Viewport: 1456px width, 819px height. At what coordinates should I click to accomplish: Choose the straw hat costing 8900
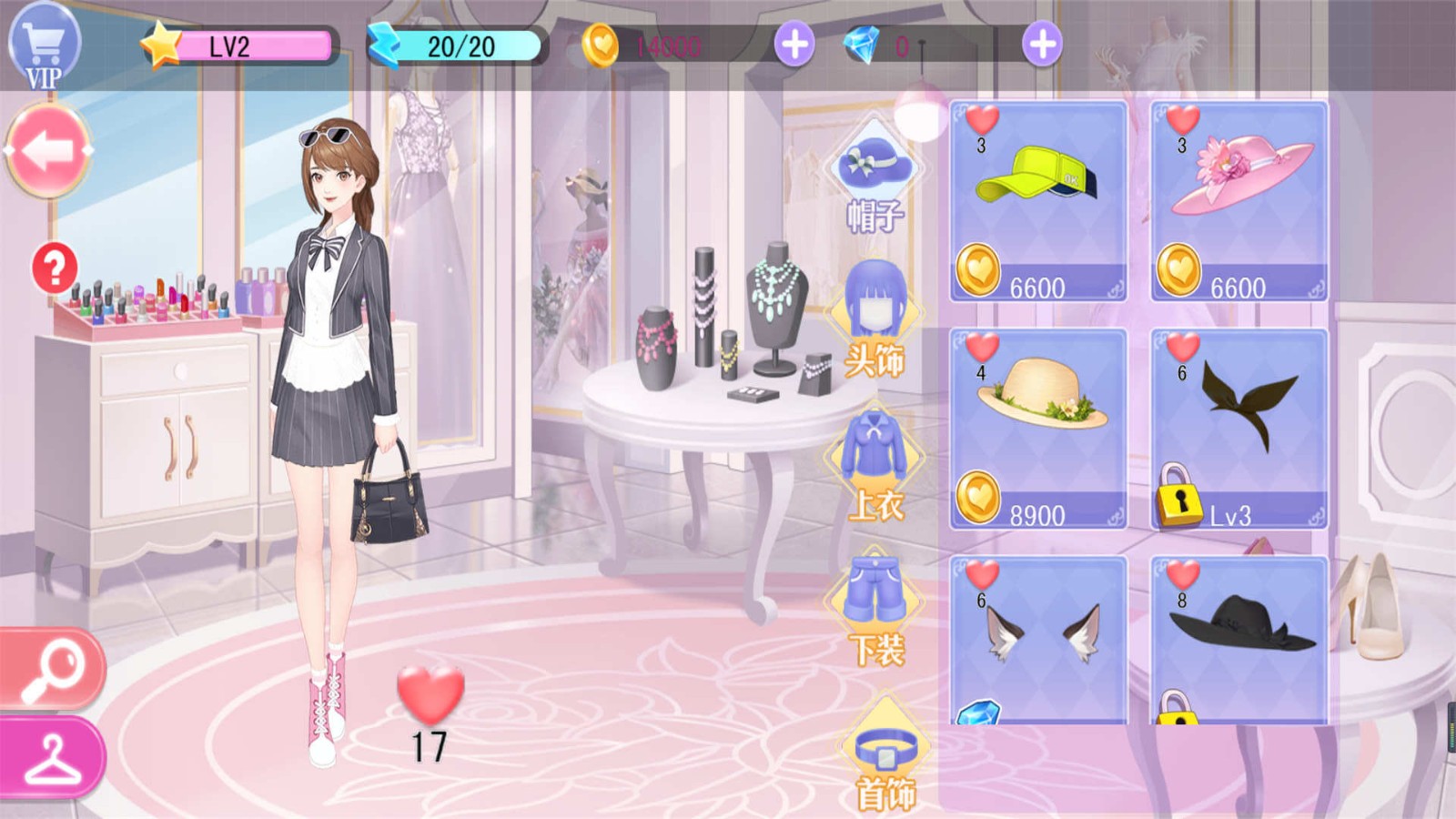click(1038, 429)
